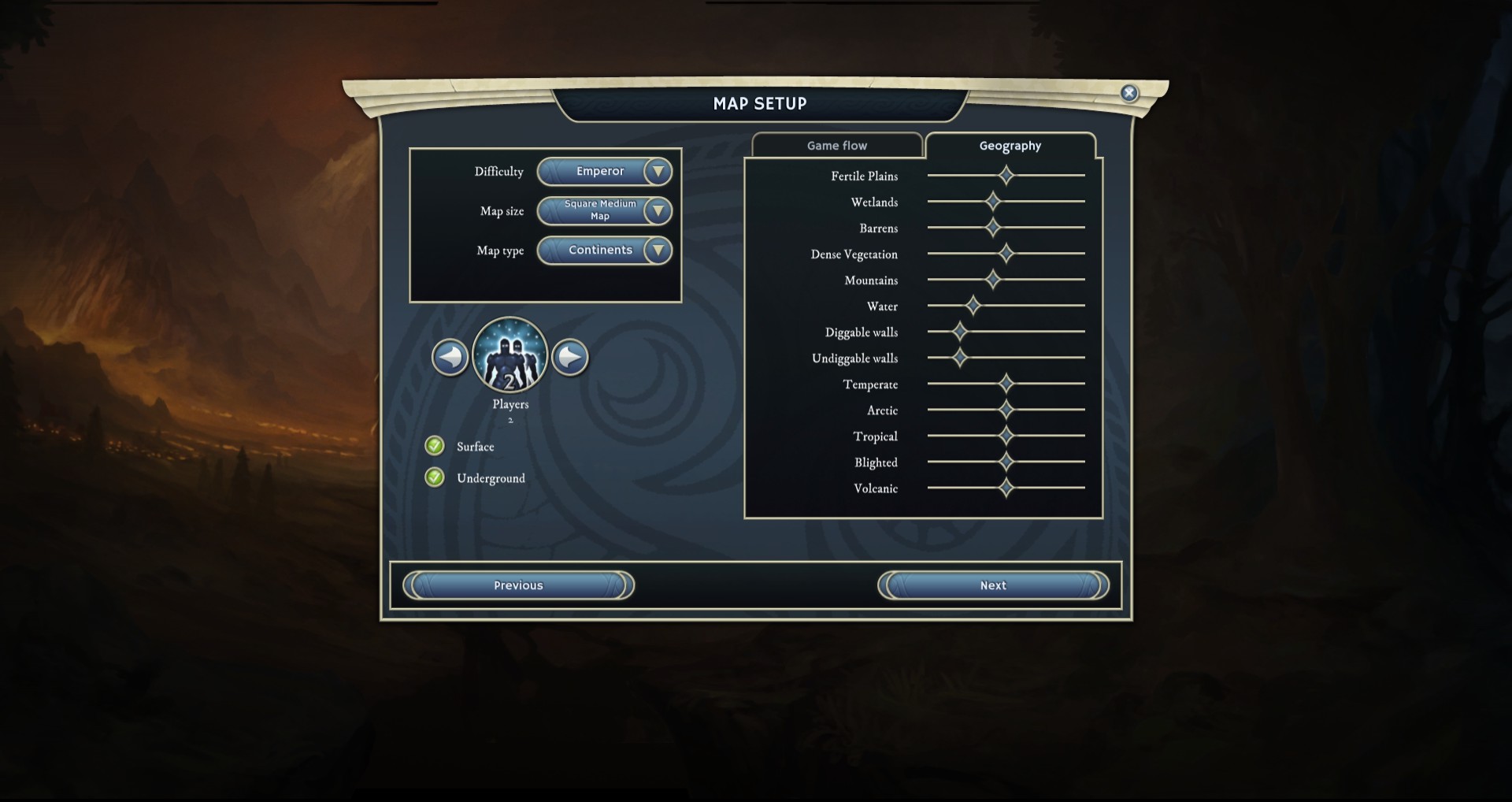
Task: Click the Diggable walls slider handle
Action: [x=960, y=332]
